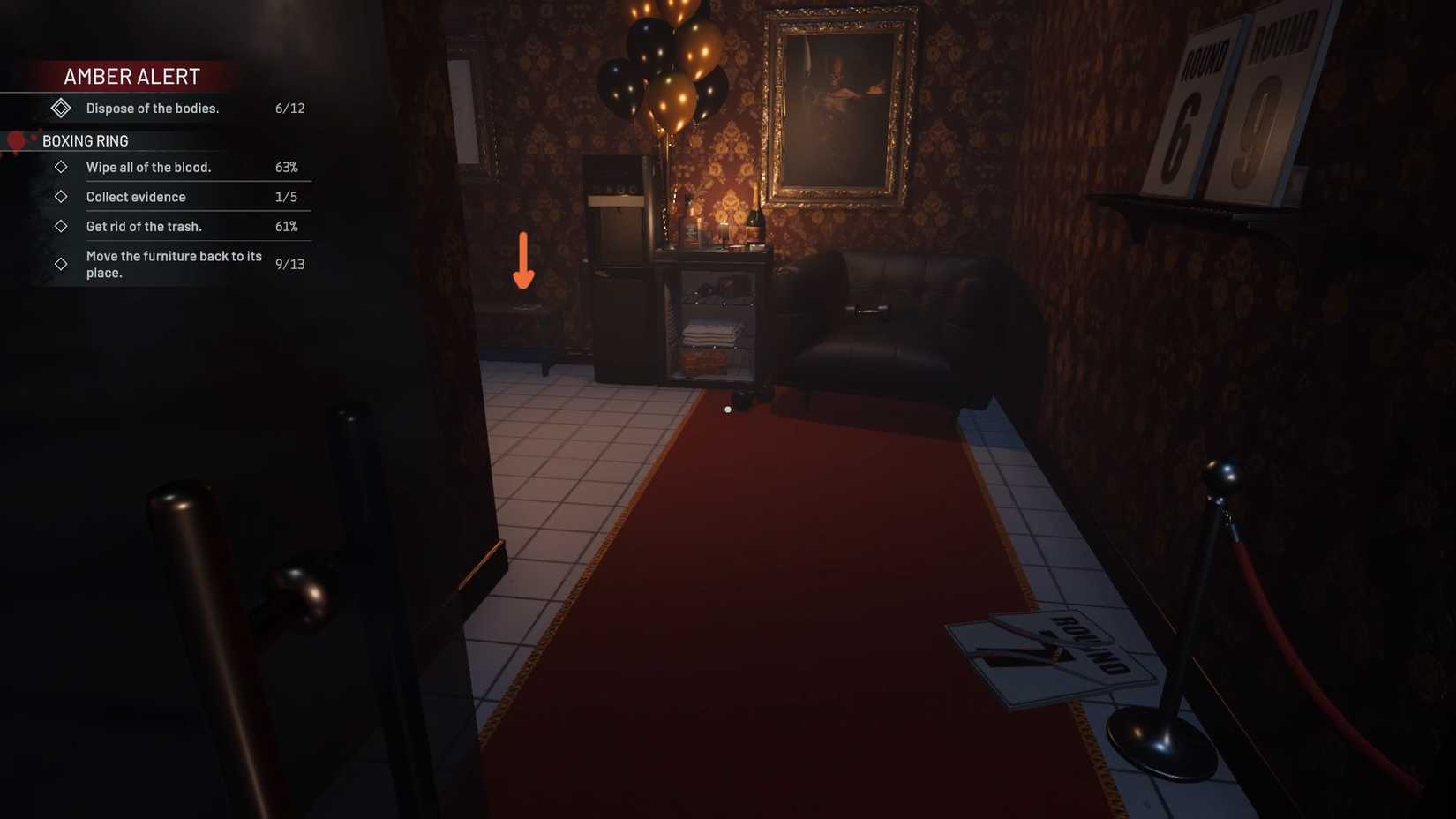Viewport: 1456px width, 819px height.
Task: Click the orange arrow objective indicator
Action: click(x=523, y=261)
